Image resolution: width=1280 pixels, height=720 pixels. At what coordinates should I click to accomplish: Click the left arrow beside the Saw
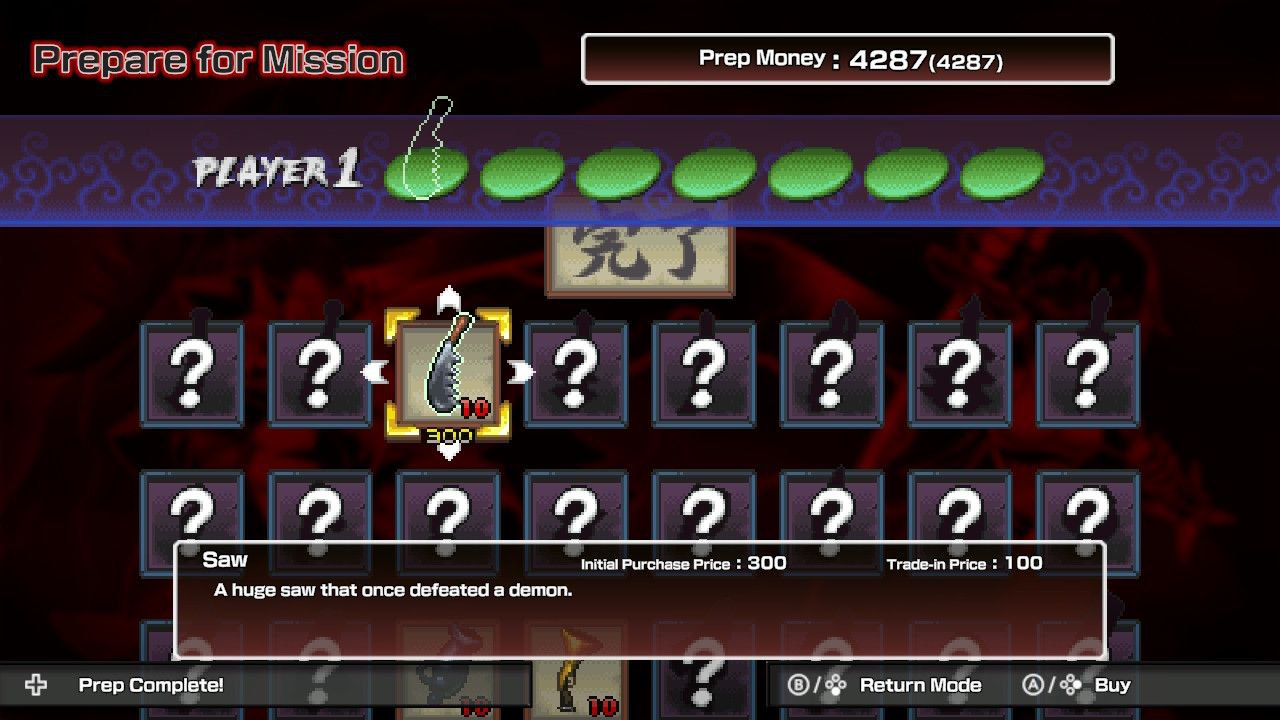[x=375, y=373]
